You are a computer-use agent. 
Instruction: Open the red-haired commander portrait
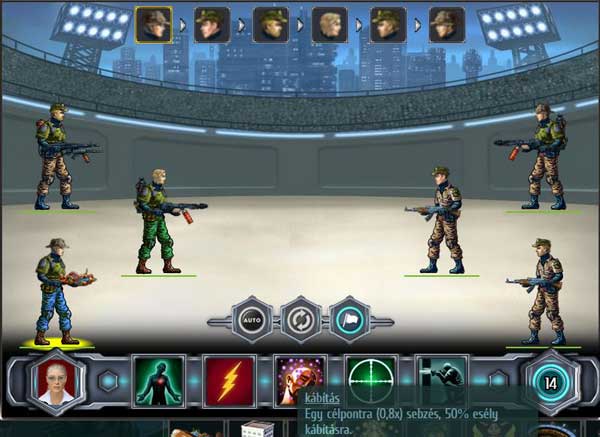click(x=58, y=381)
